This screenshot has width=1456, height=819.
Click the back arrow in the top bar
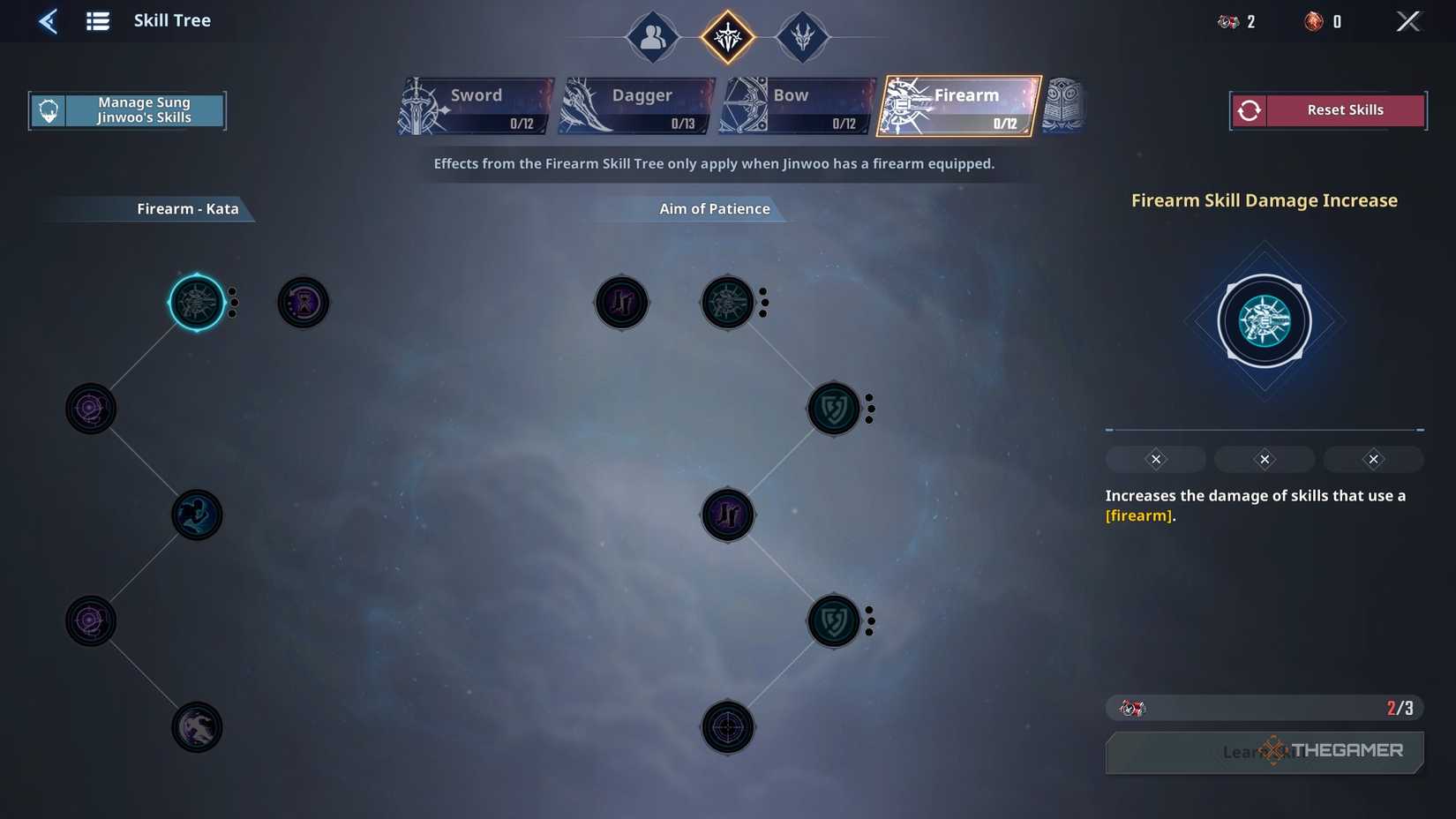tap(49, 20)
